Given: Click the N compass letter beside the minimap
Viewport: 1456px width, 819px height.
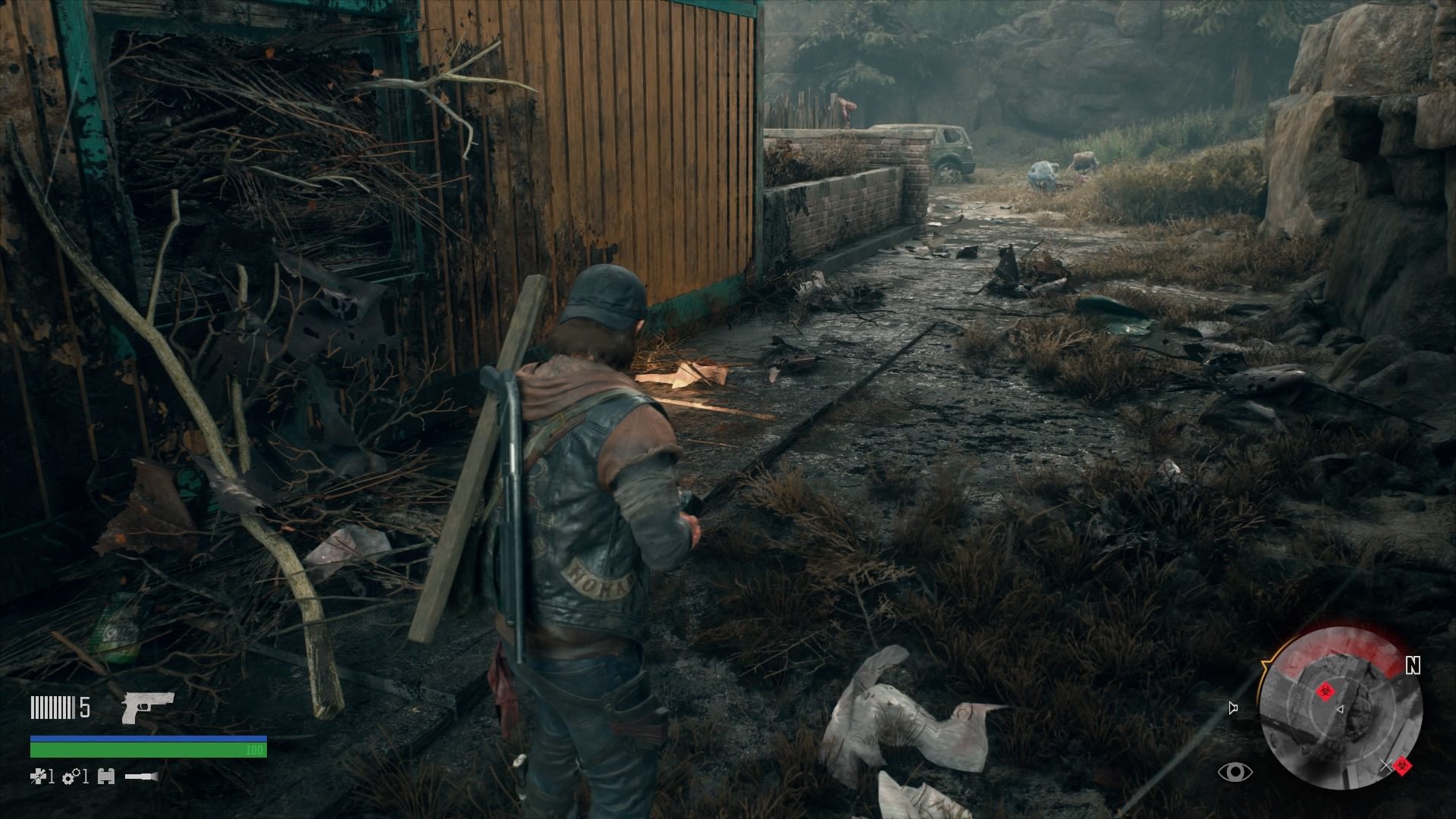Looking at the screenshot, I should 1414,665.
